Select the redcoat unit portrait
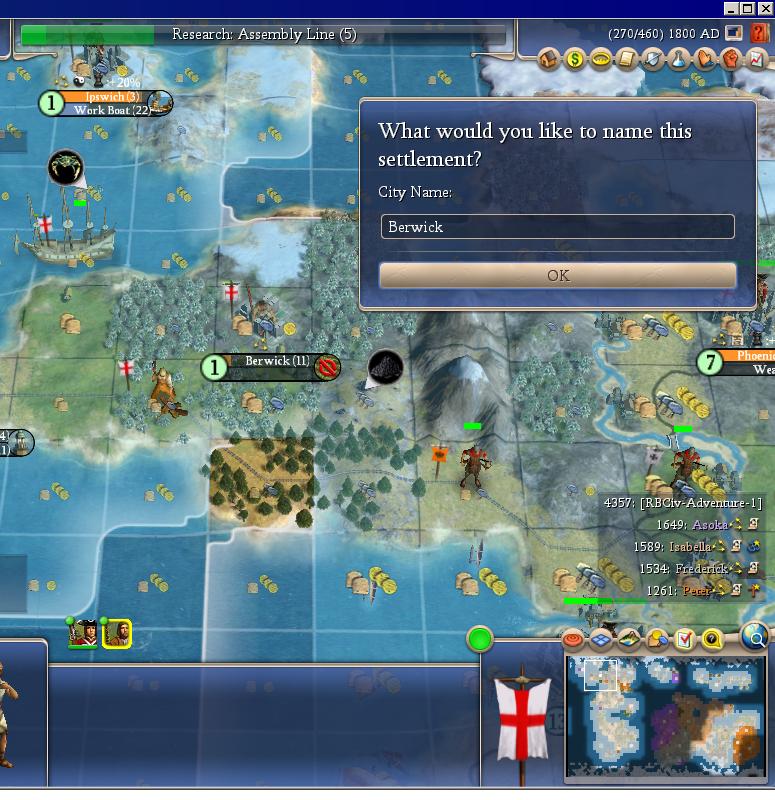This screenshot has height=800, width=775. pyautogui.click(x=83, y=634)
